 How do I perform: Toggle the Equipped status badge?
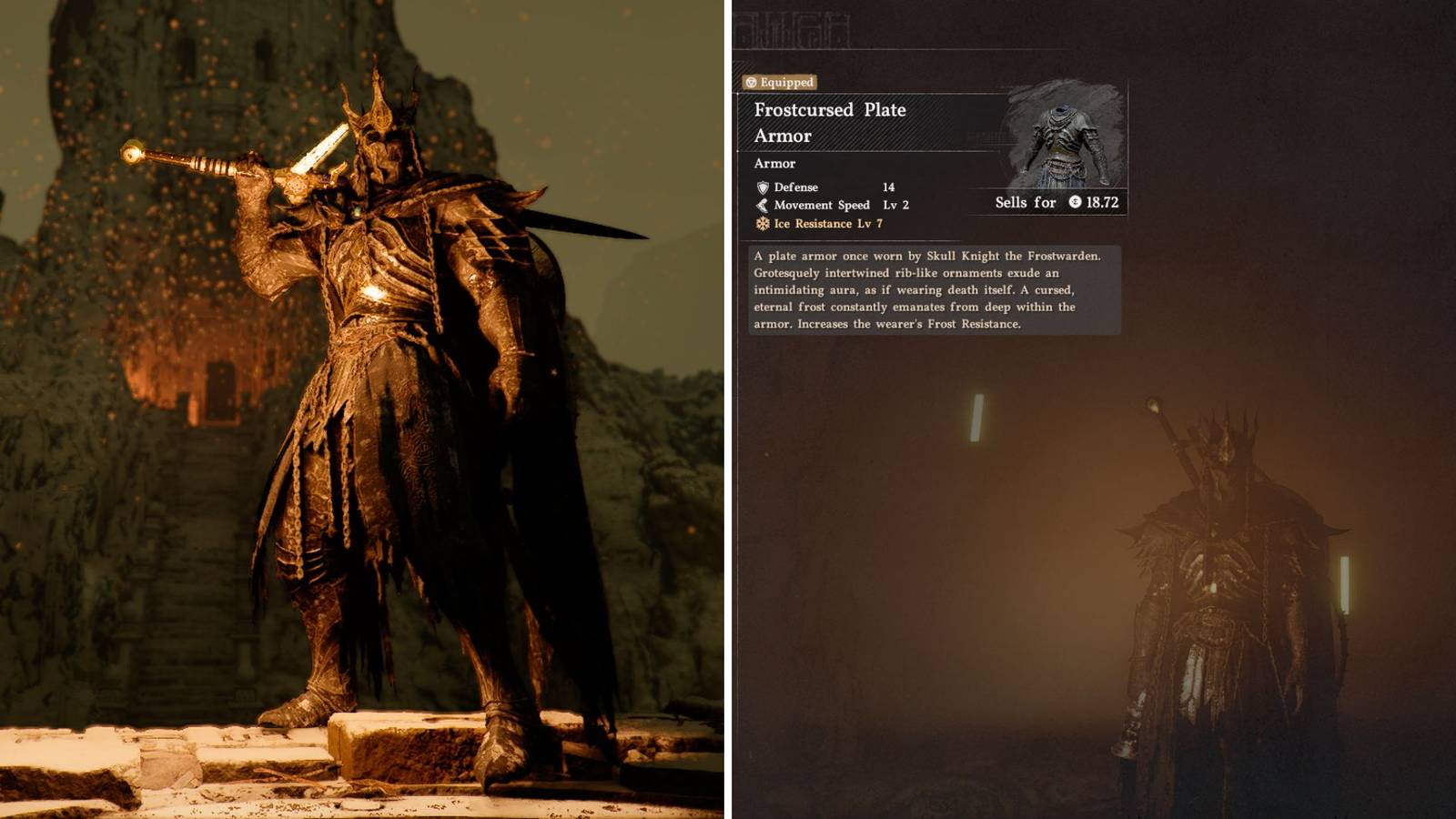point(781,83)
